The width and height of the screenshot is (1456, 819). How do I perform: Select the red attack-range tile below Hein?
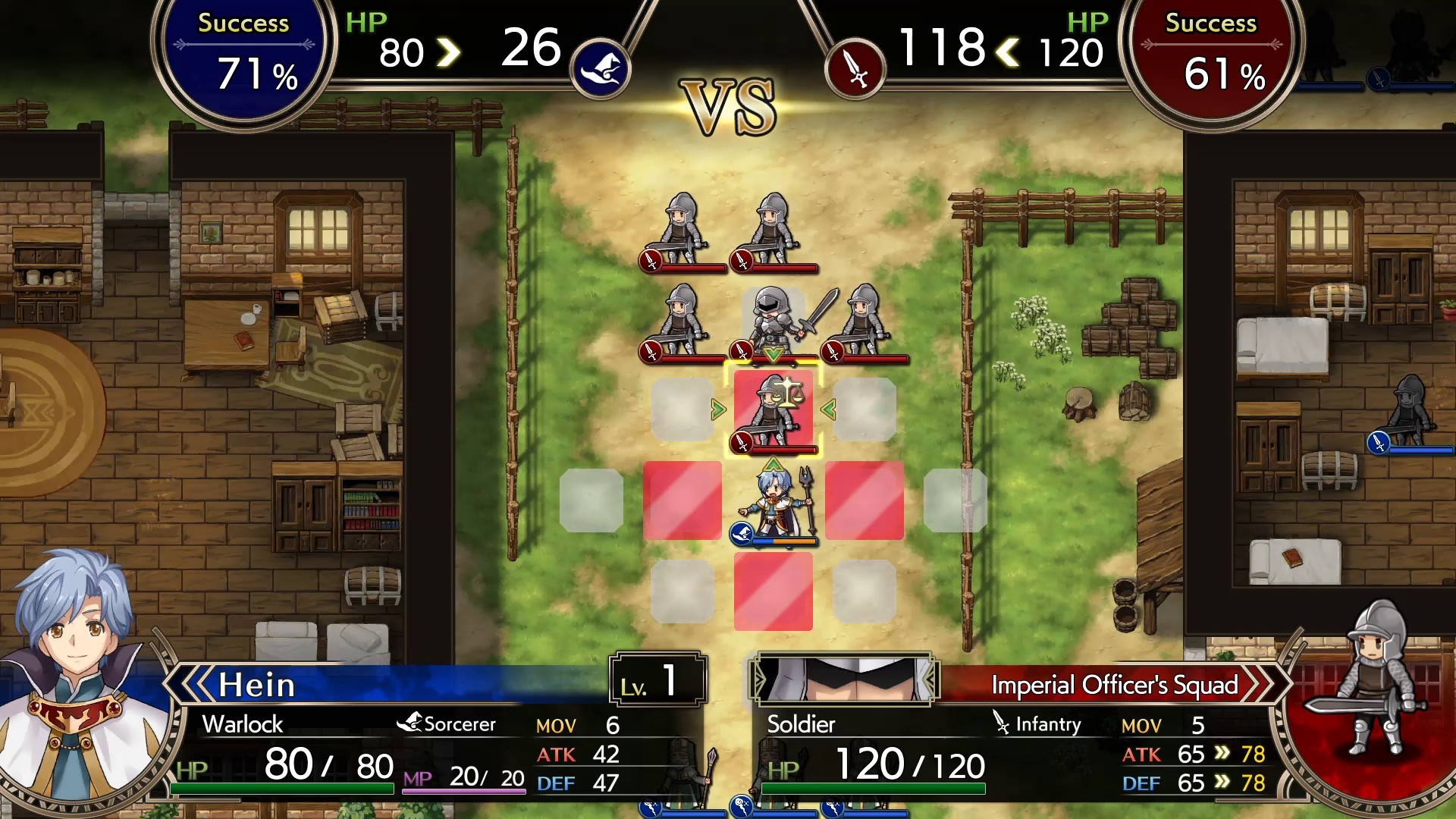[x=773, y=592]
